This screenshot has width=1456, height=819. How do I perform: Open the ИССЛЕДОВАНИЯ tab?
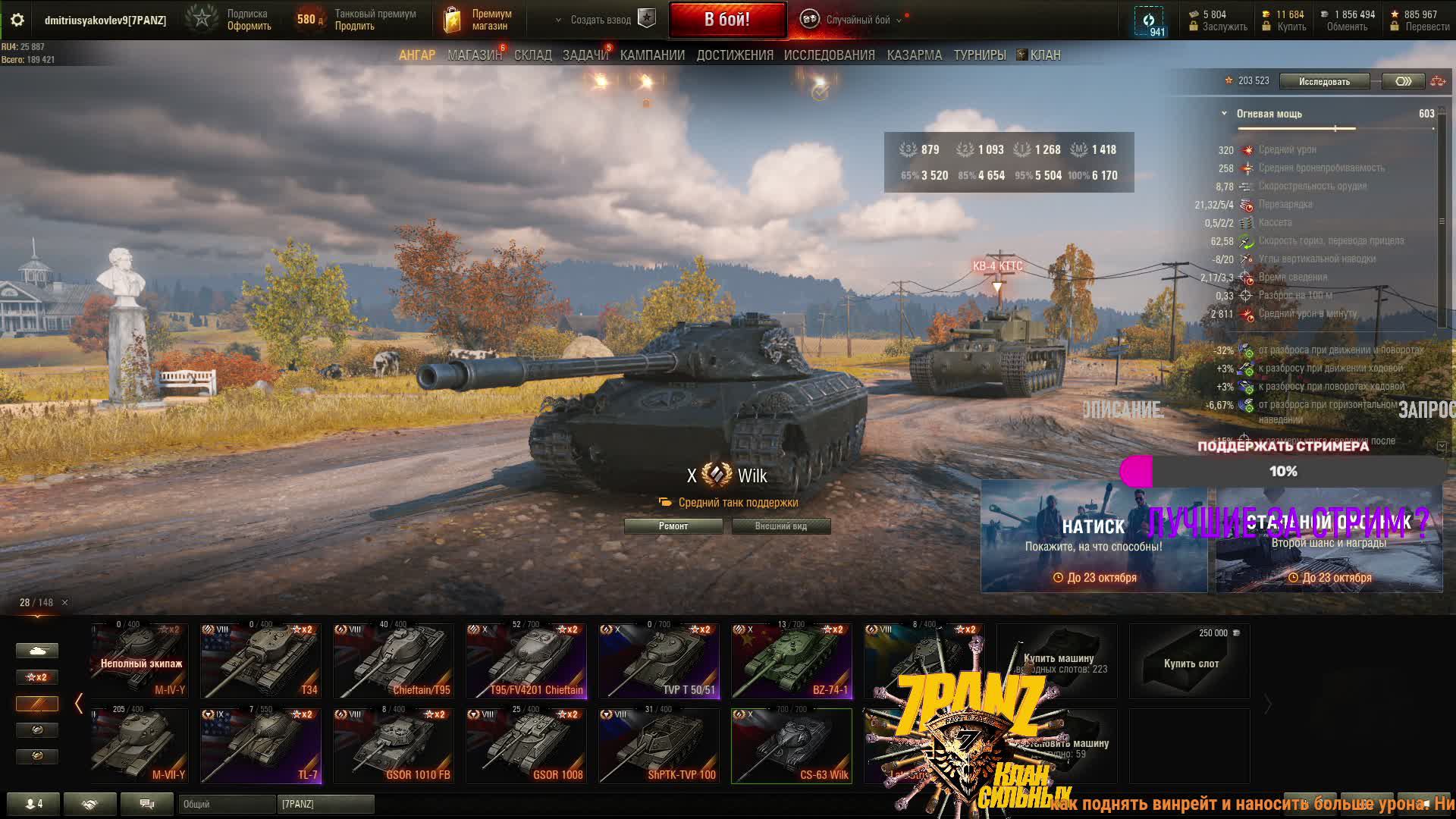[x=829, y=55]
